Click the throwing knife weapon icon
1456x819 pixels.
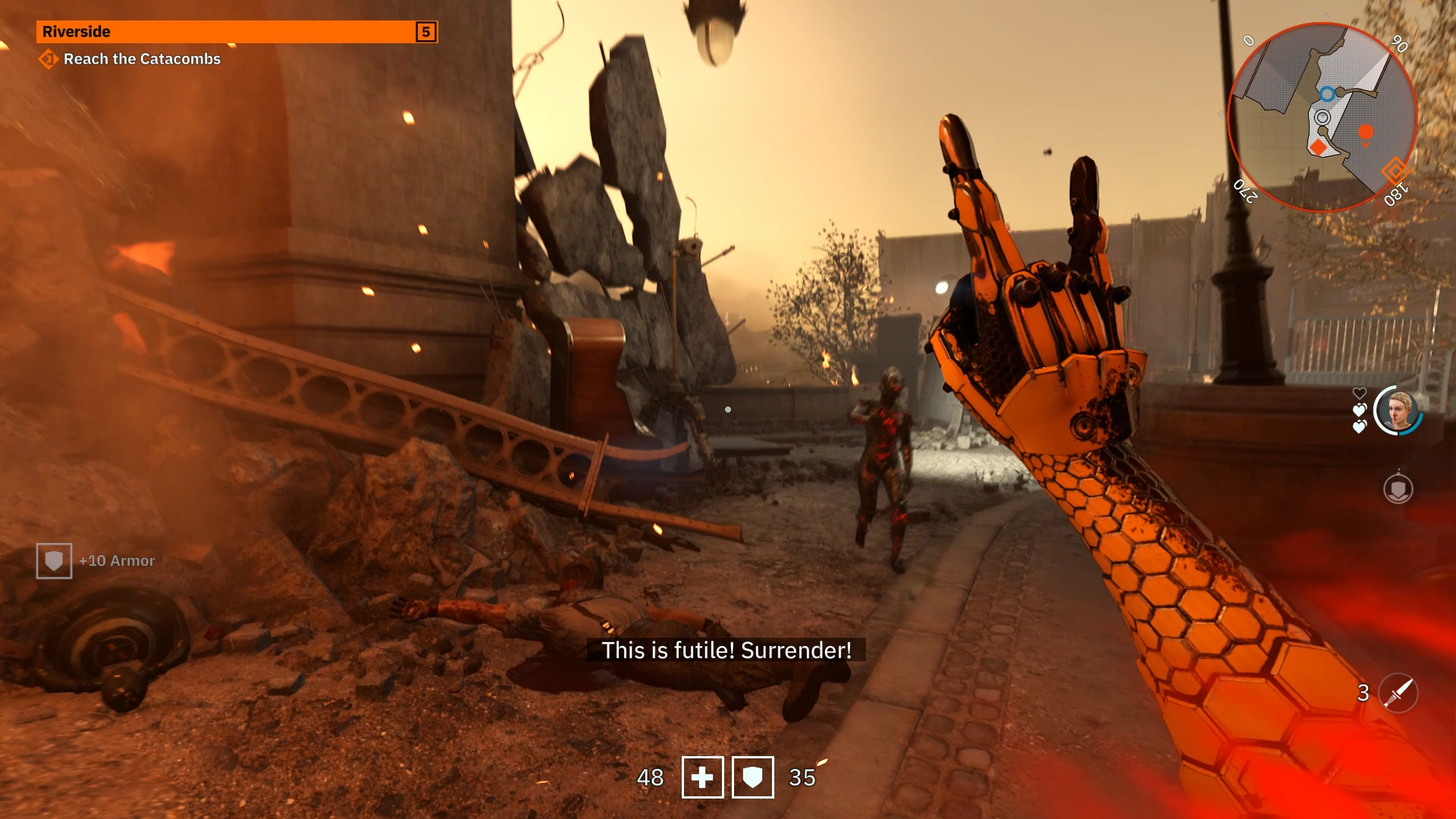click(x=1398, y=693)
